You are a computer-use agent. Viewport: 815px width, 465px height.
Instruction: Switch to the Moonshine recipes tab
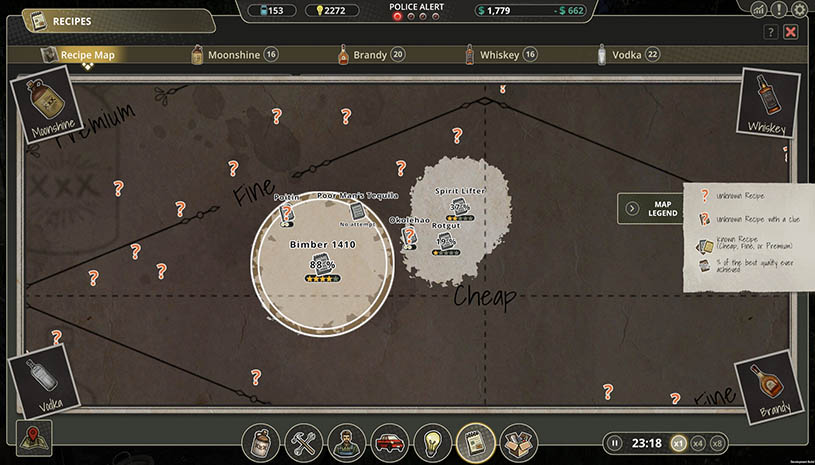[x=233, y=55]
